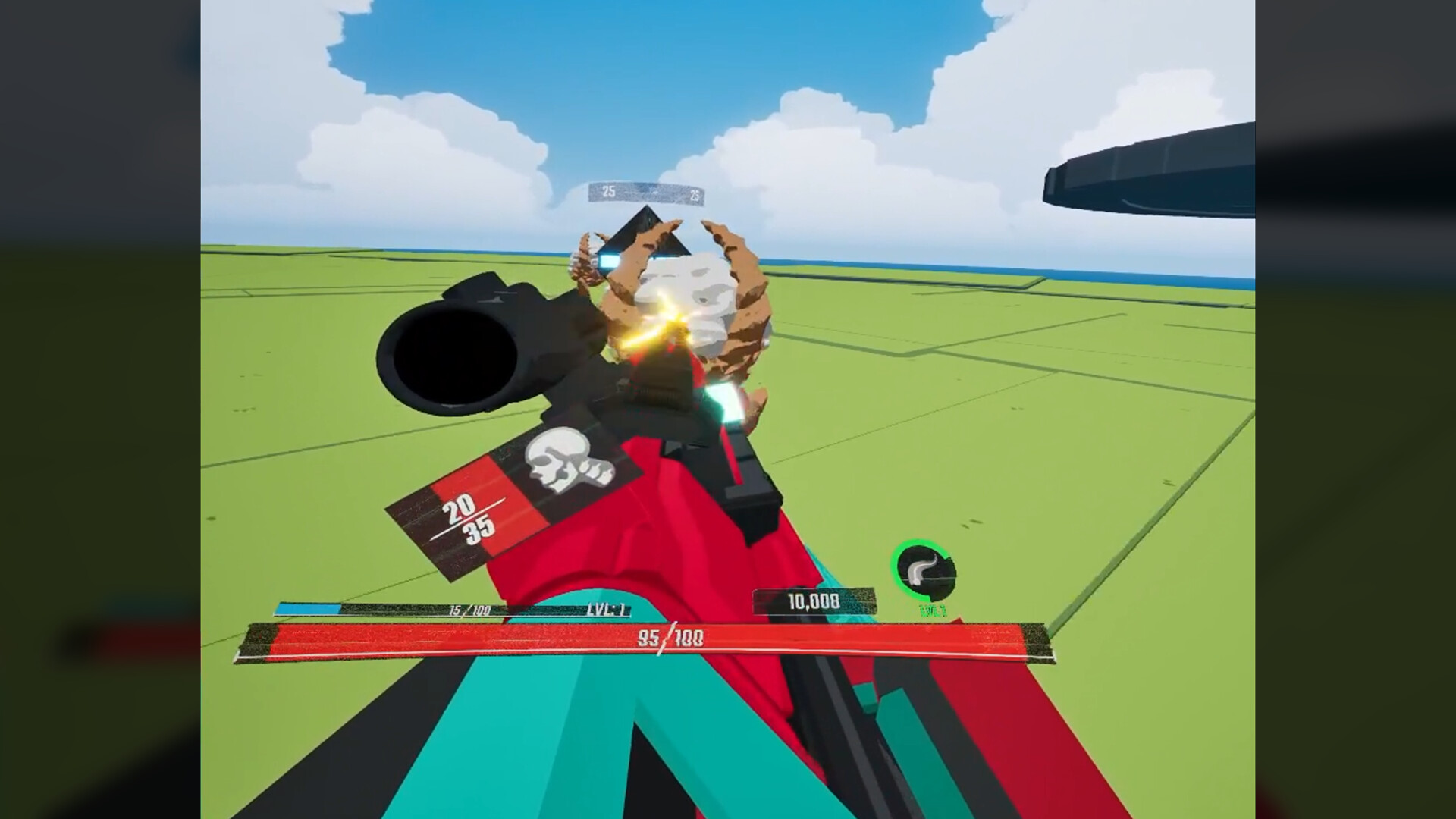
Task: Select the 15/100 experience readout
Action: pyautogui.click(x=472, y=607)
